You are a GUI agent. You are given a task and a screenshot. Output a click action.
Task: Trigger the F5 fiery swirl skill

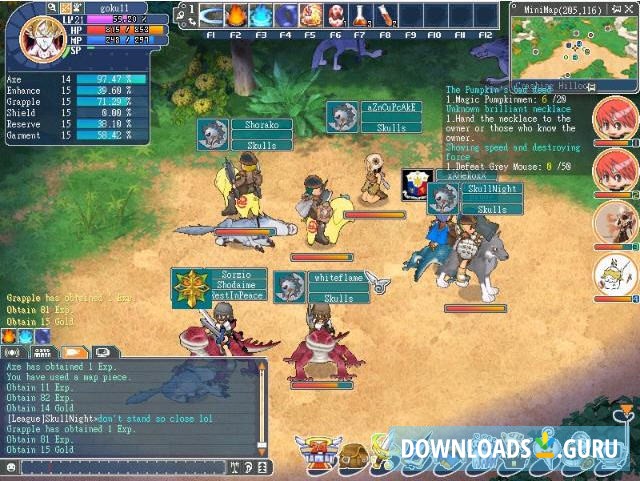[311, 16]
